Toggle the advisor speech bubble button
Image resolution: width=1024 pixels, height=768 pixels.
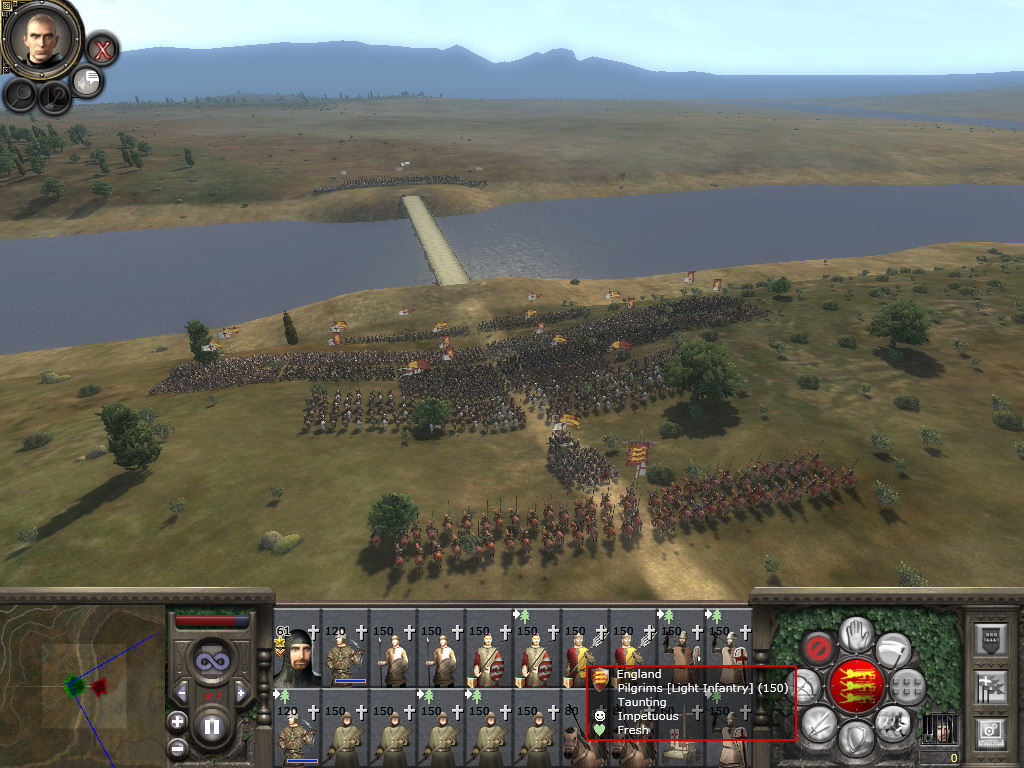pyautogui.click(x=88, y=81)
